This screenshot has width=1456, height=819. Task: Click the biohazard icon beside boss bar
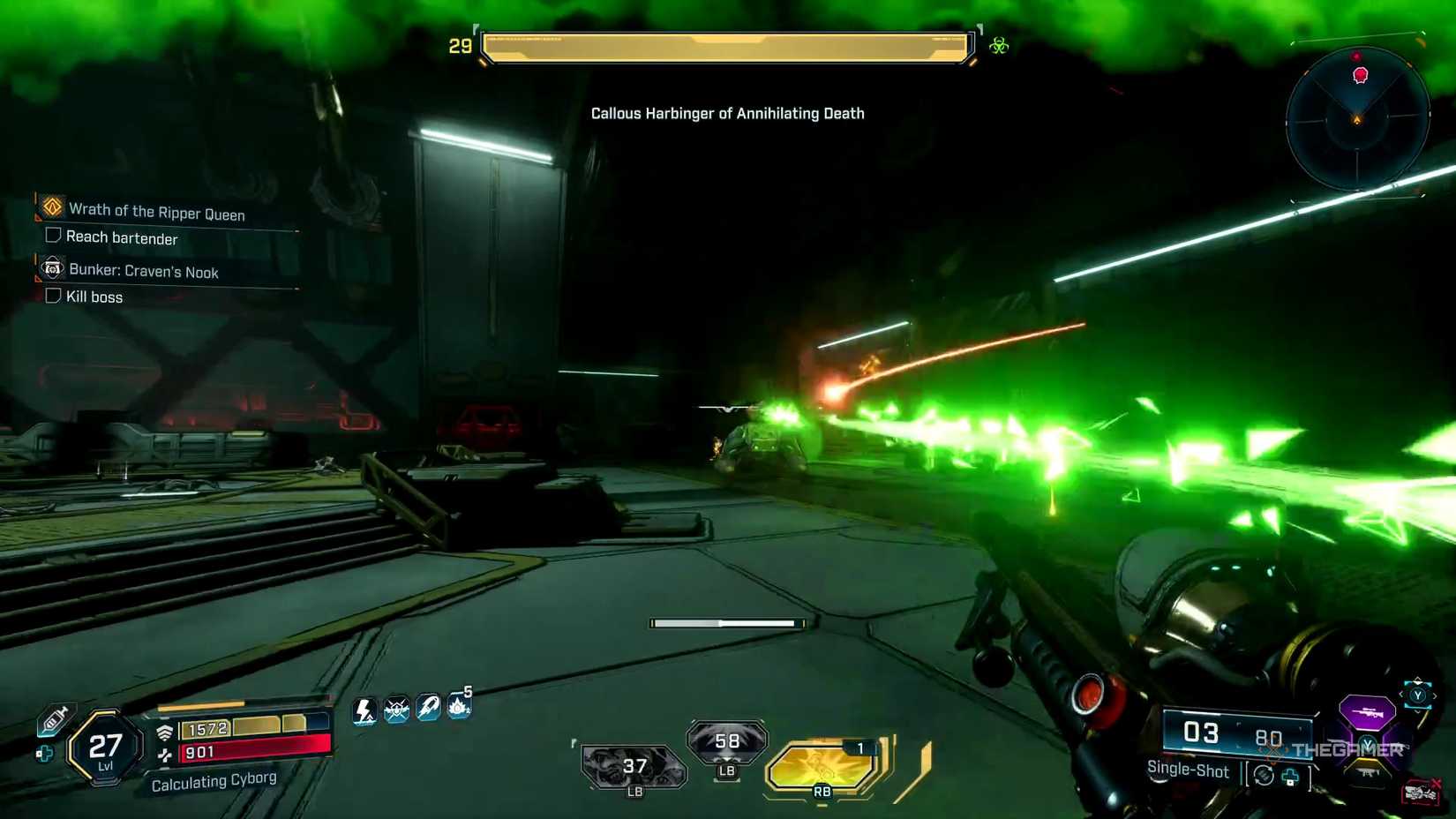pyautogui.click(x=999, y=46)
